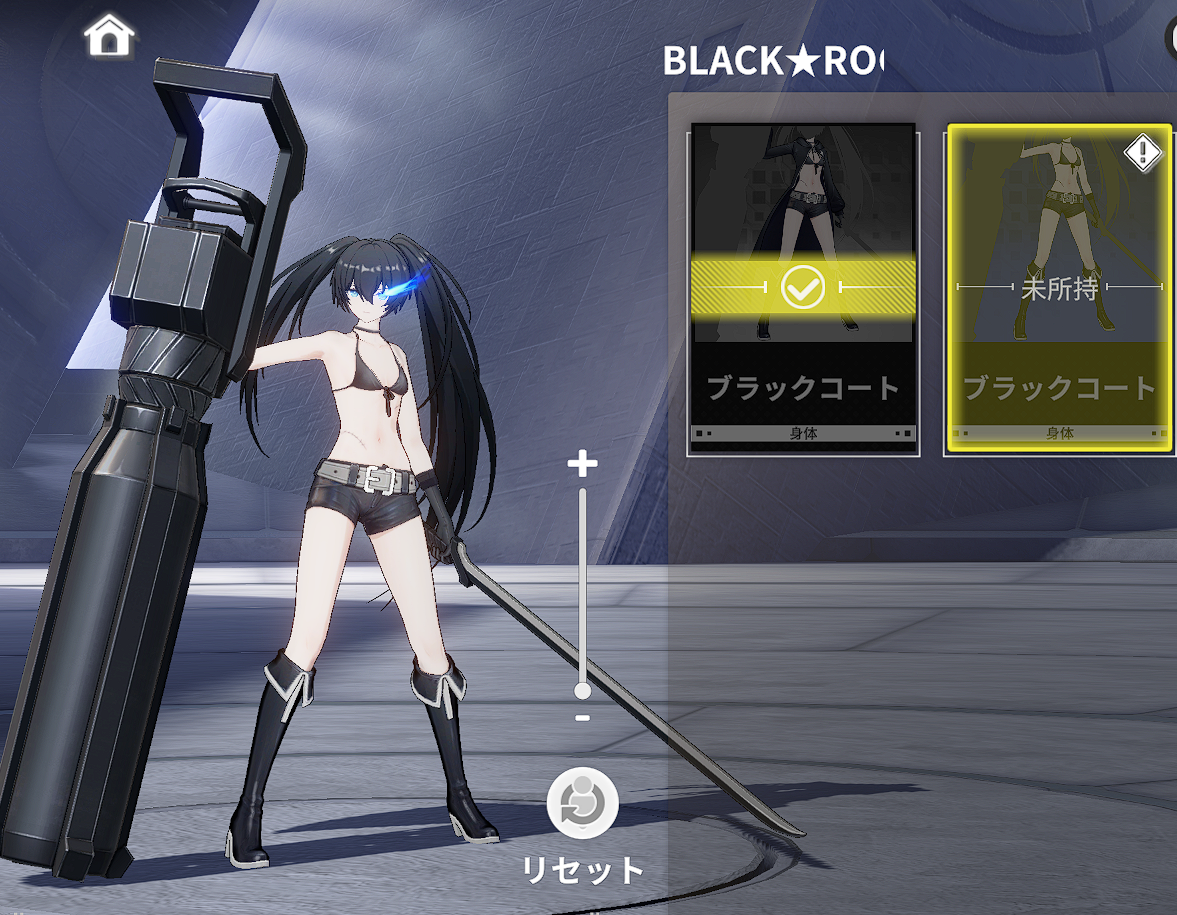1177x915 pixels.
Task: Choose the unowned yellow-highlighted costume card
Action: tap(1058, 289)
